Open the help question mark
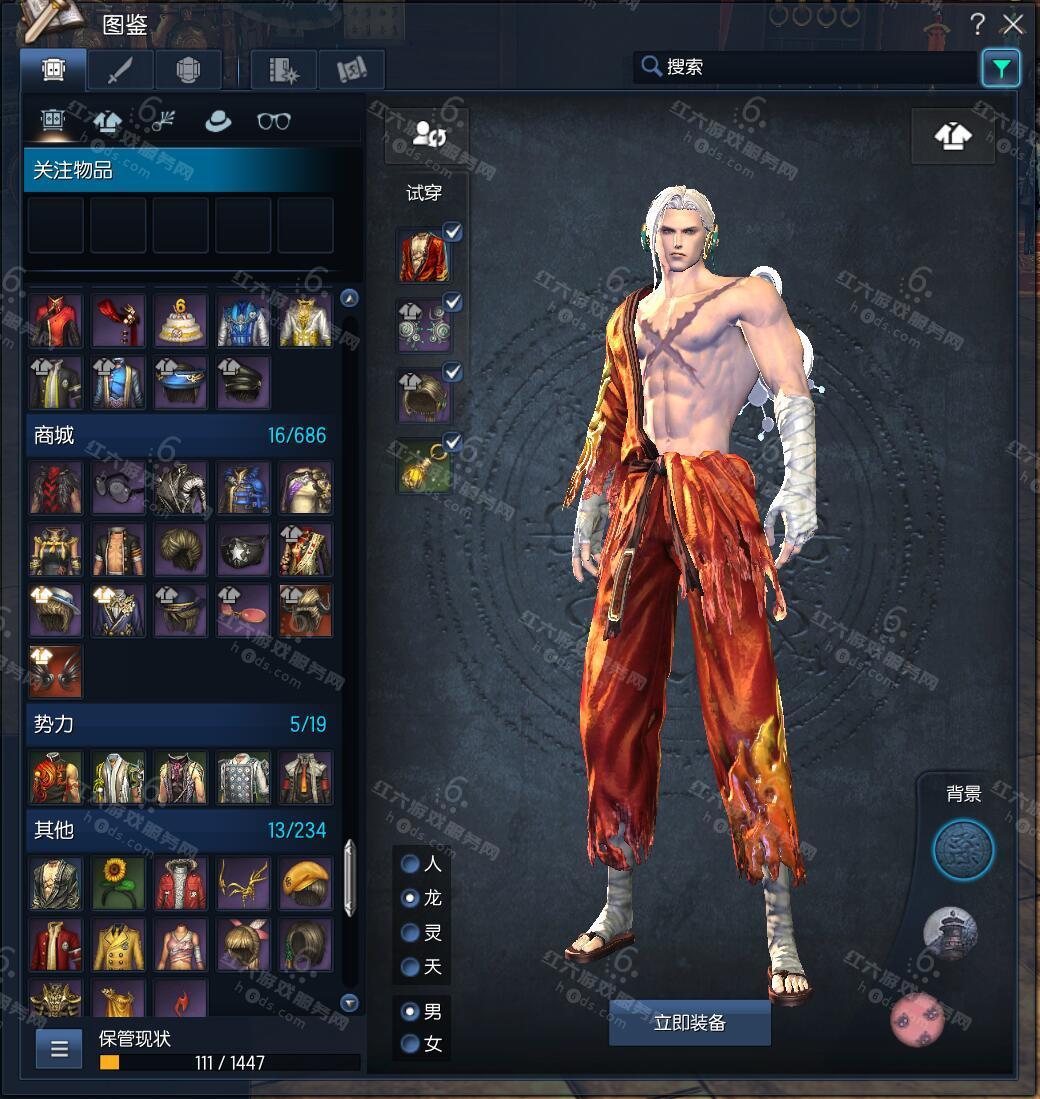The image size is (1040, 1099). pos(978,25)
